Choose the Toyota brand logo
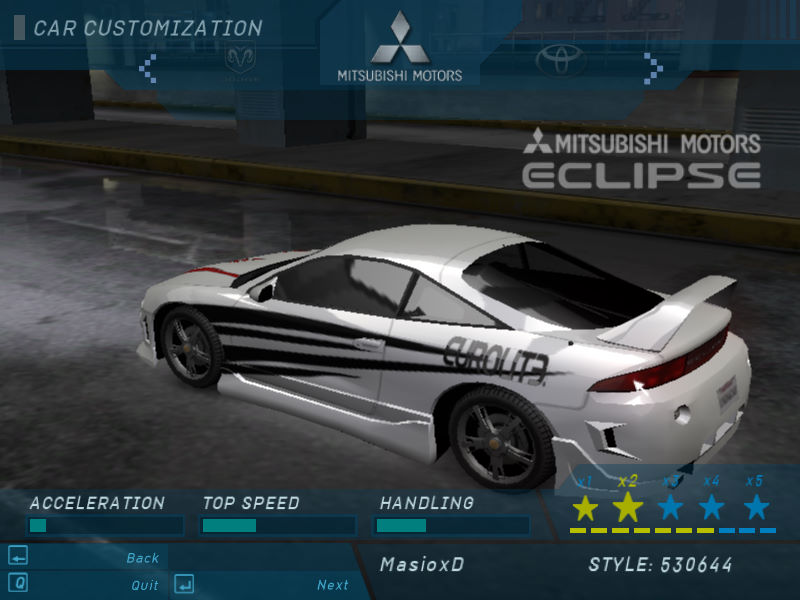 (559, 61)
